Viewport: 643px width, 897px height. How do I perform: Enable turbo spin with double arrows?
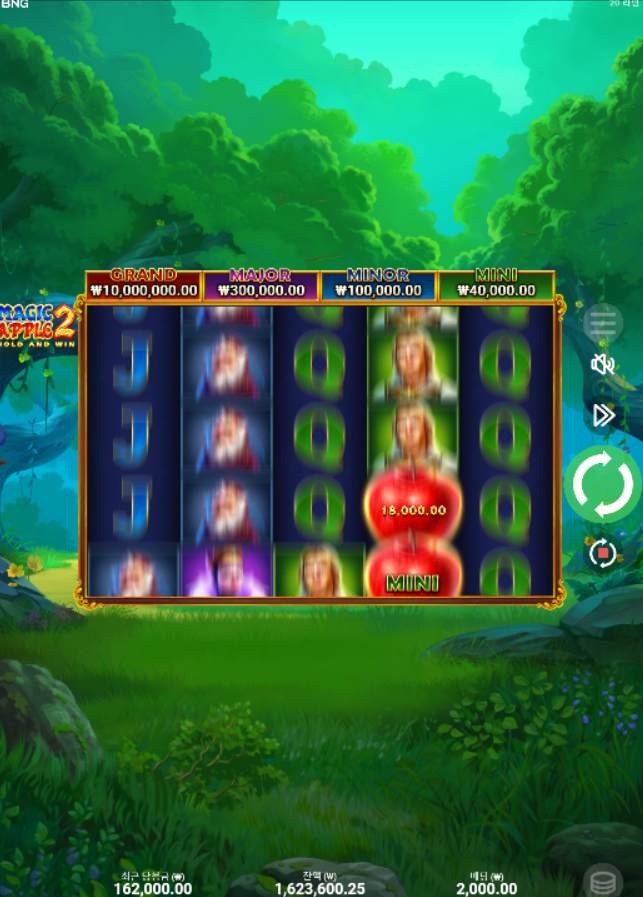[603, 415]
